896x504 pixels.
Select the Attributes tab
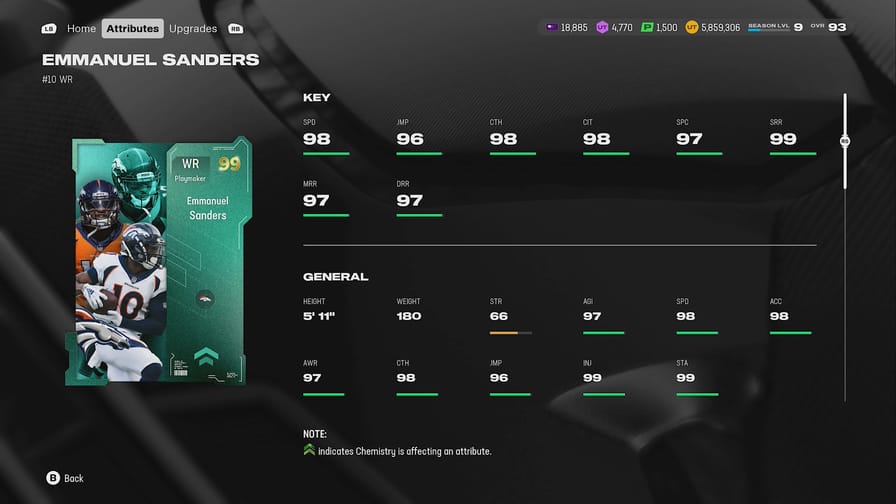click(133, 28)
